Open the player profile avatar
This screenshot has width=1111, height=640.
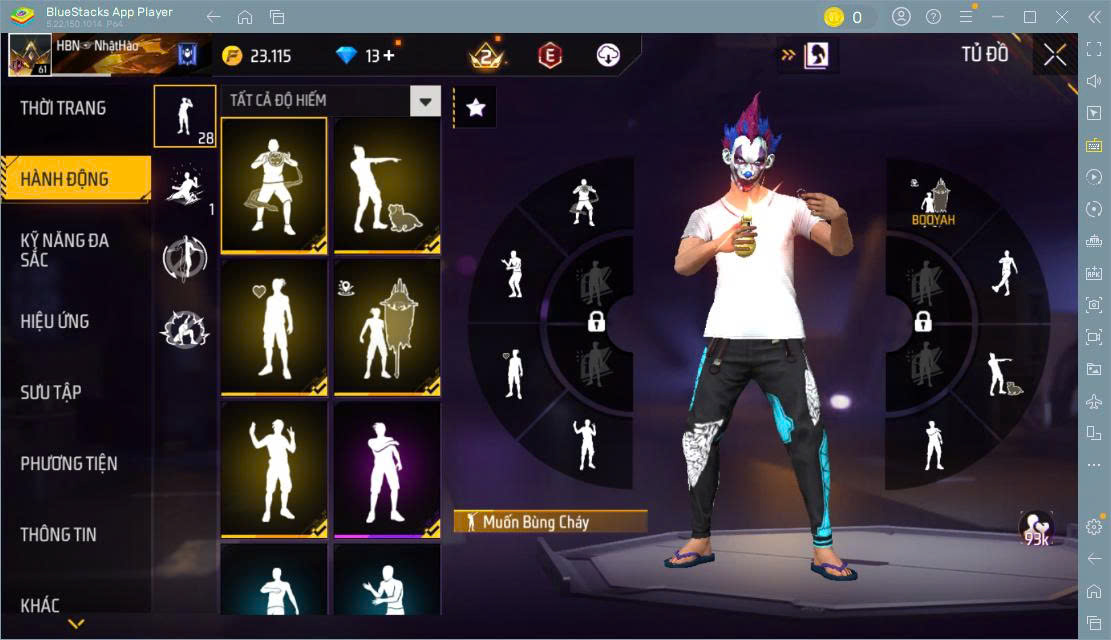pos(30,55)
